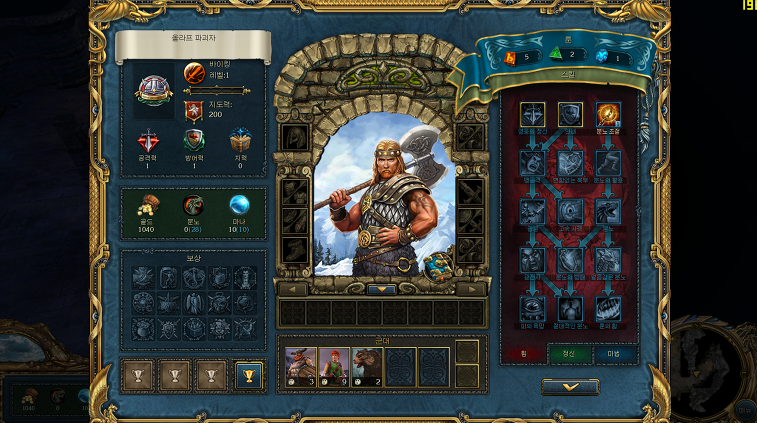Close hero screen with the yellow chevron button
757x423 pixels.
570,386
